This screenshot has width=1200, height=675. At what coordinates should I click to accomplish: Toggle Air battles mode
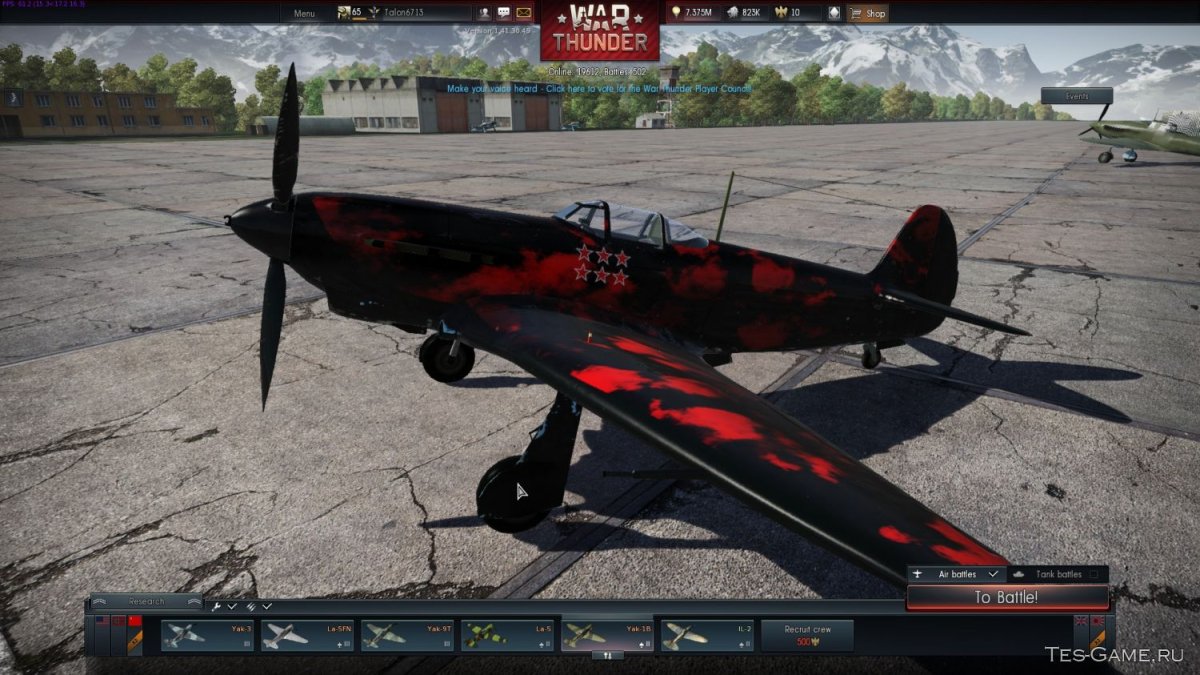coord(955,575)
